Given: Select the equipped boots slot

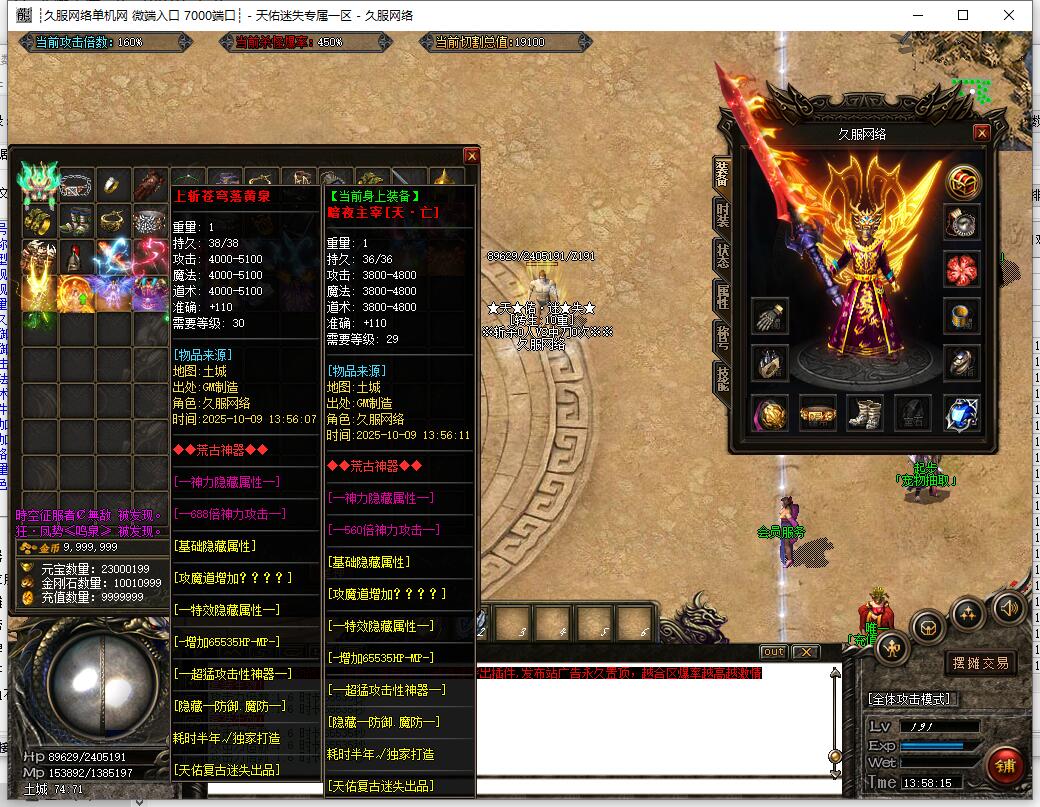Looking at the screenshot, I should 865,411.
